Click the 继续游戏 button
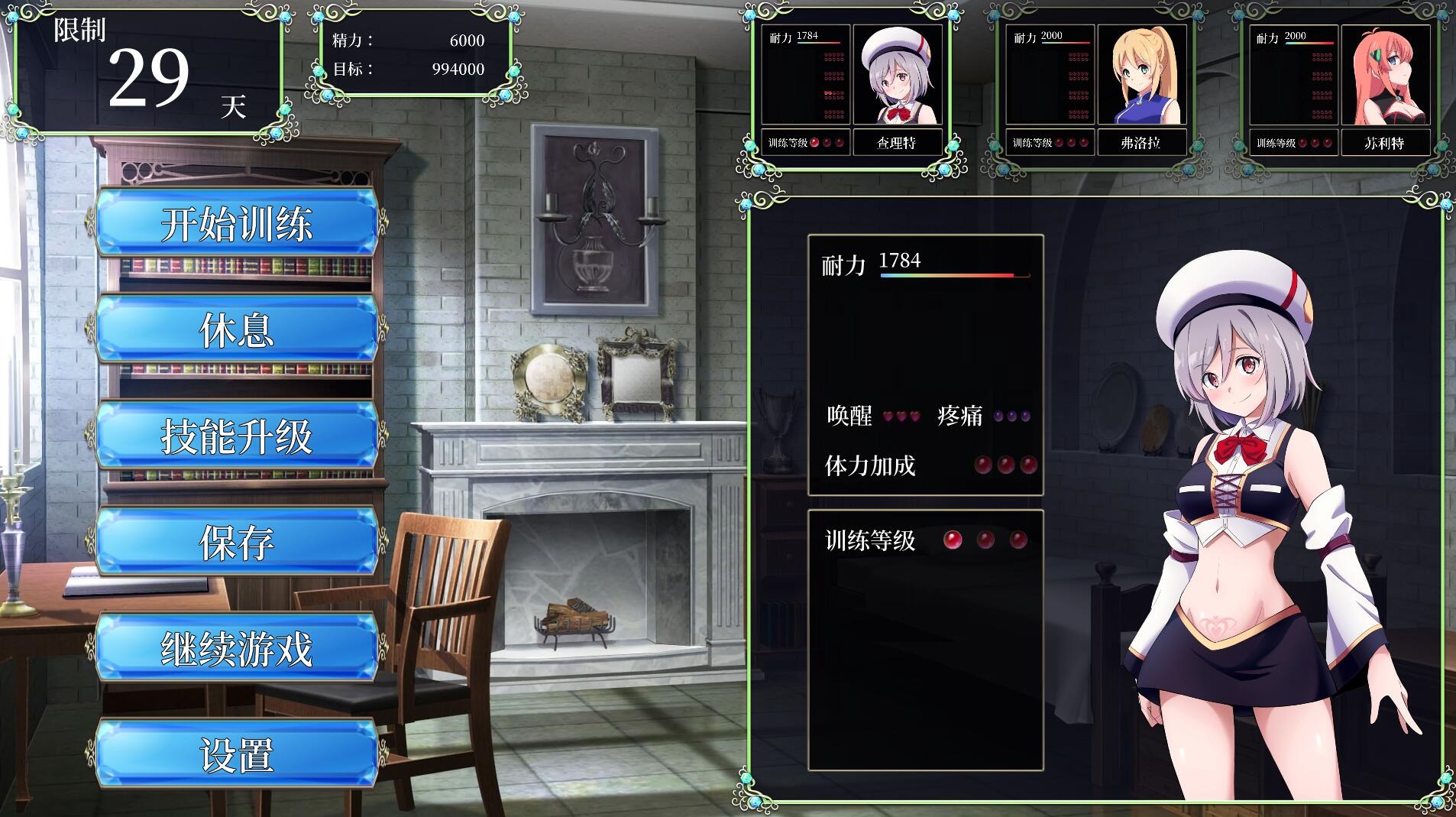Screen dimensions: 1456x817 click(237, 648)
